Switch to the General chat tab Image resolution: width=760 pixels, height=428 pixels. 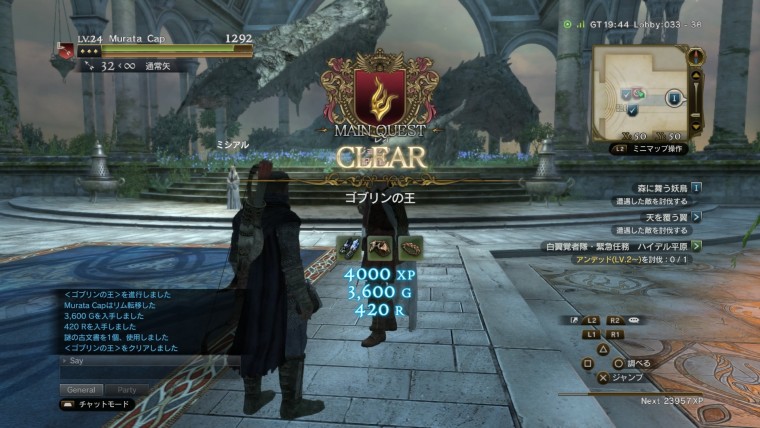tap(80, 389)
